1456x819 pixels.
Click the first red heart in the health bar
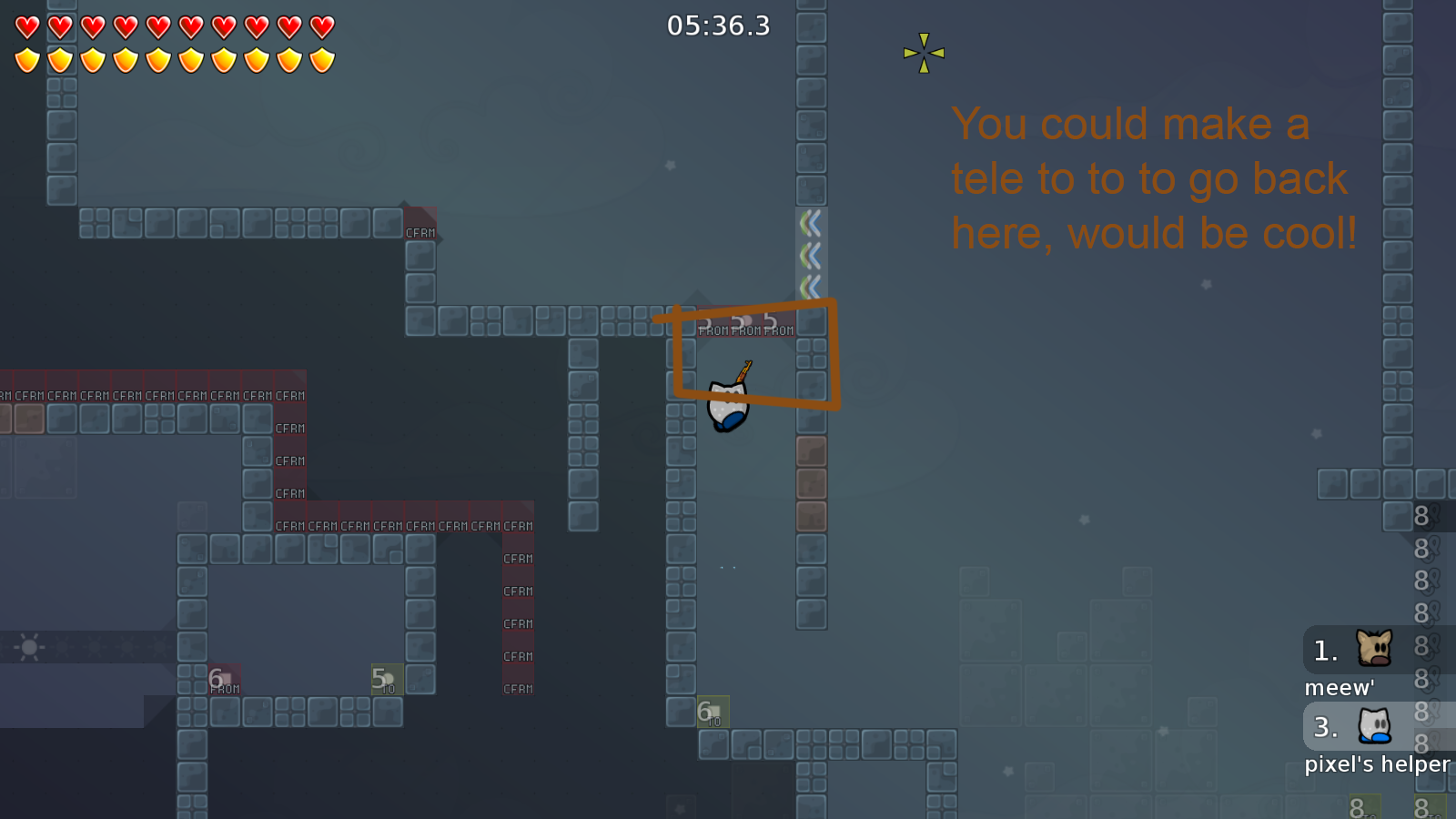27,27
